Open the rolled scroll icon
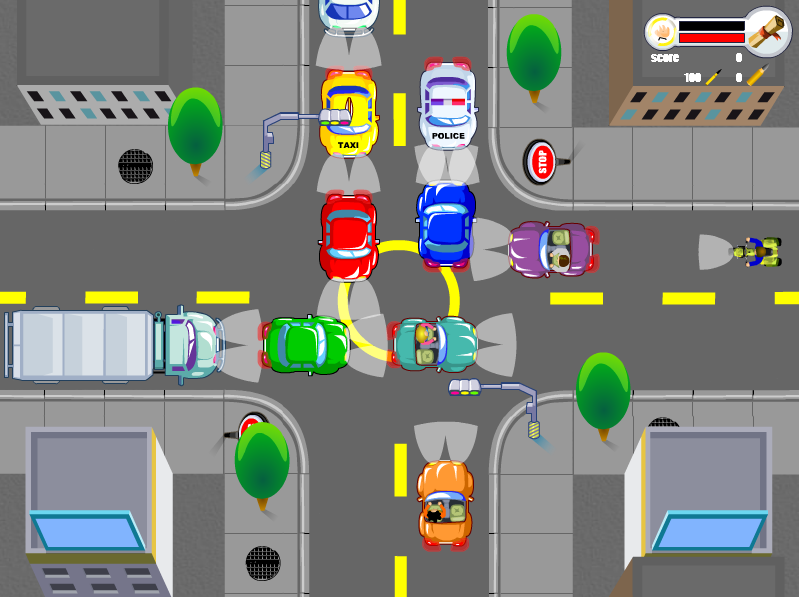The image size is (799, 597). [768, 32]
